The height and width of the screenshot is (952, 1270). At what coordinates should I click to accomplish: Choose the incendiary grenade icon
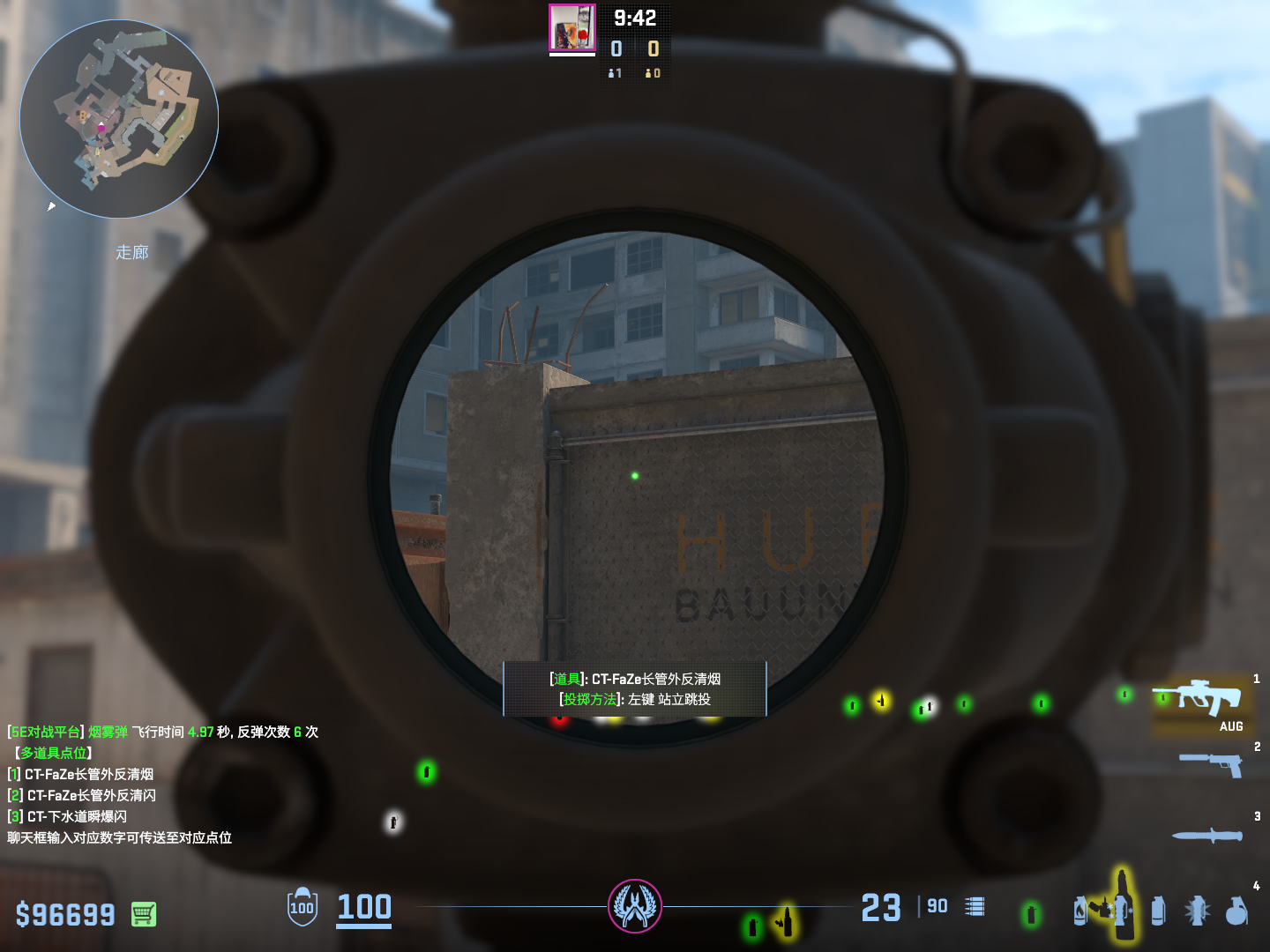point(1081,911)
